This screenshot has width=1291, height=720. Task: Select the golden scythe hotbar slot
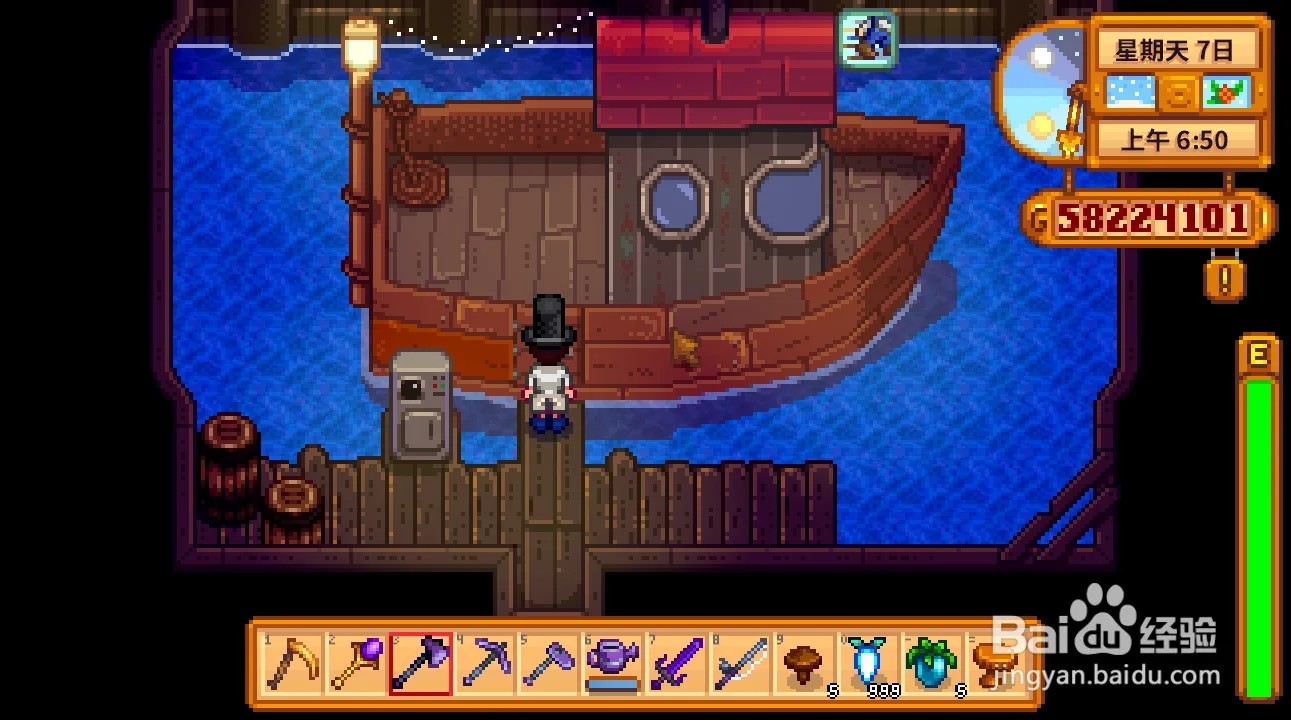[x=292, y=663]
